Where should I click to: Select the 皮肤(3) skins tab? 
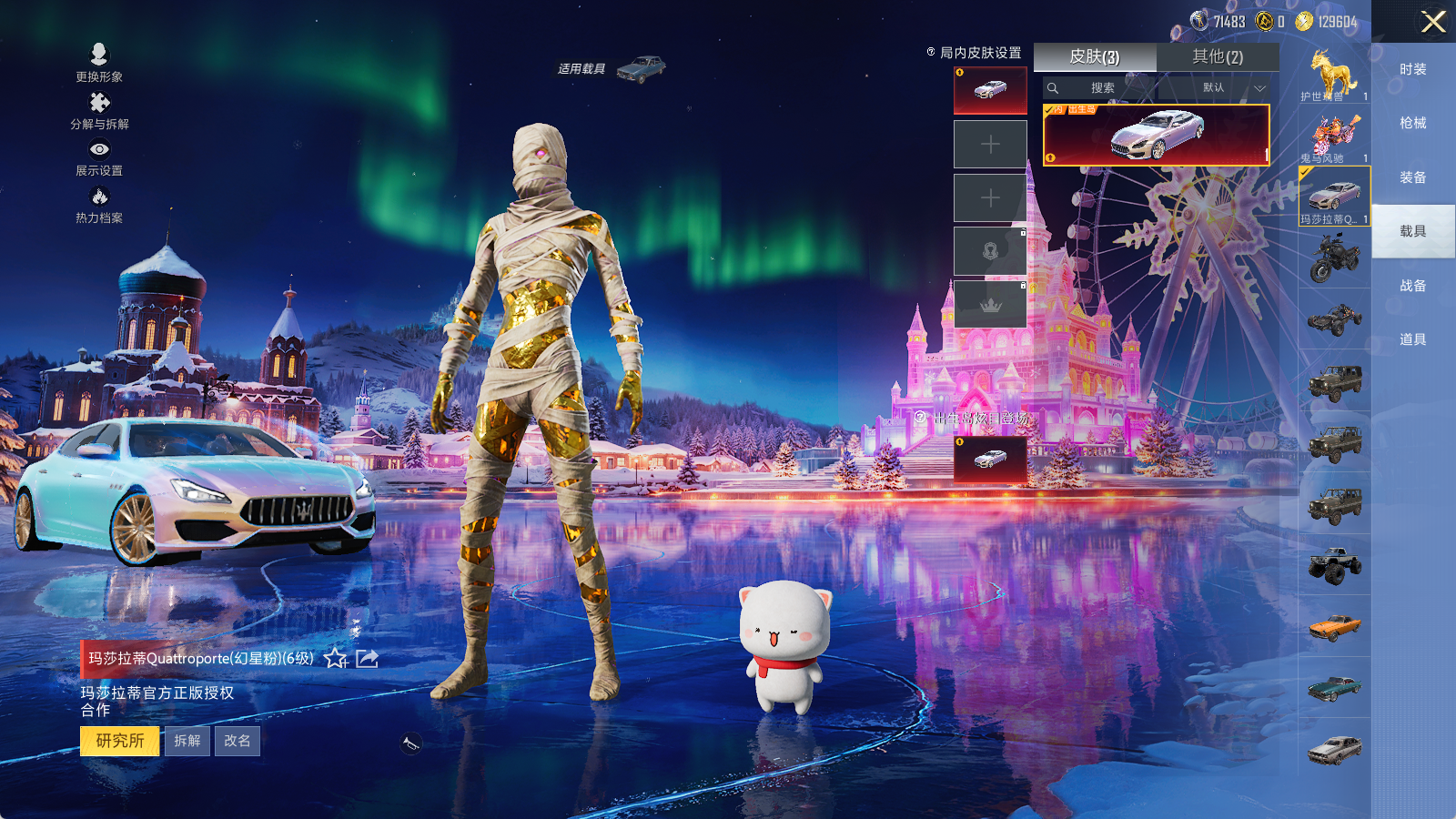click(1095, 57)
